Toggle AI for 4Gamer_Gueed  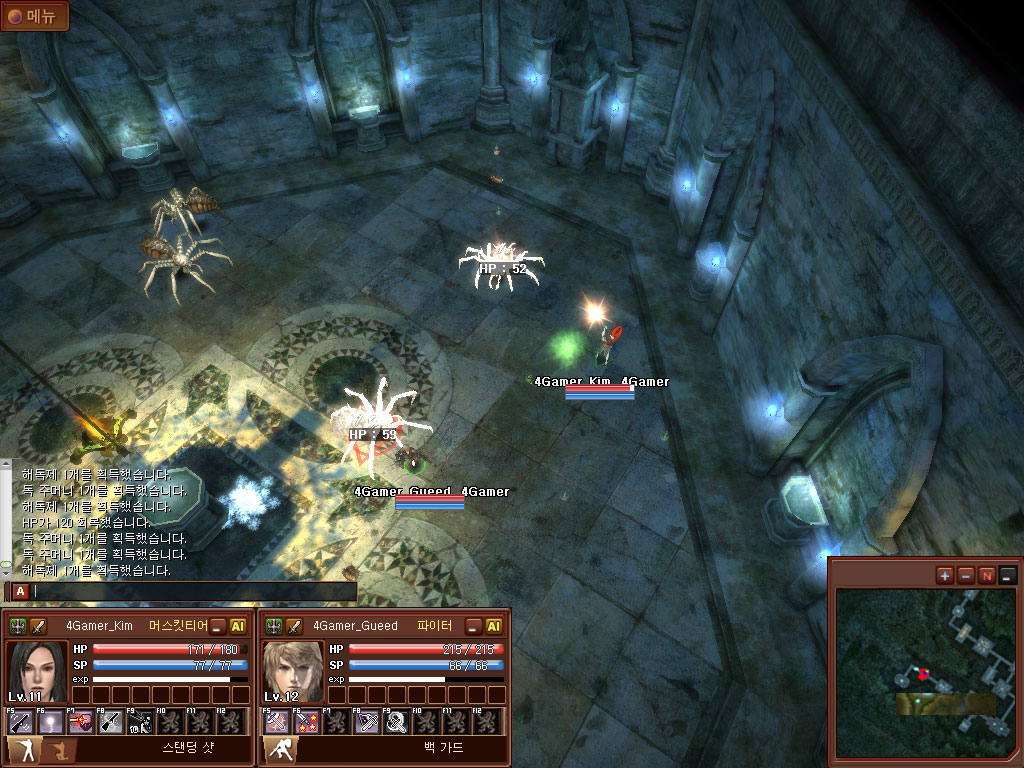point(494,626)
